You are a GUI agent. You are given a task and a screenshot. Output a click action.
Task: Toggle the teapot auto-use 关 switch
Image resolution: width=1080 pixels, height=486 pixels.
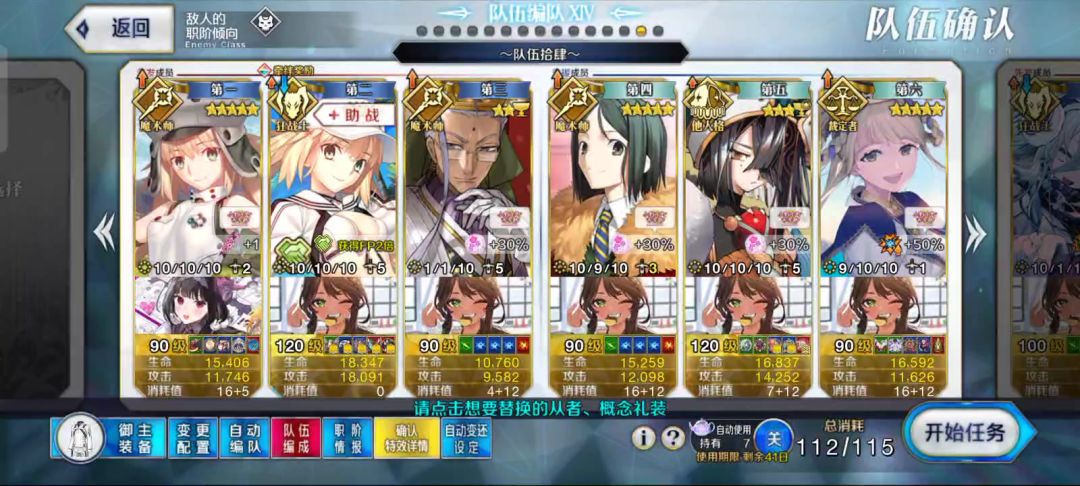[x=773, y=437]
